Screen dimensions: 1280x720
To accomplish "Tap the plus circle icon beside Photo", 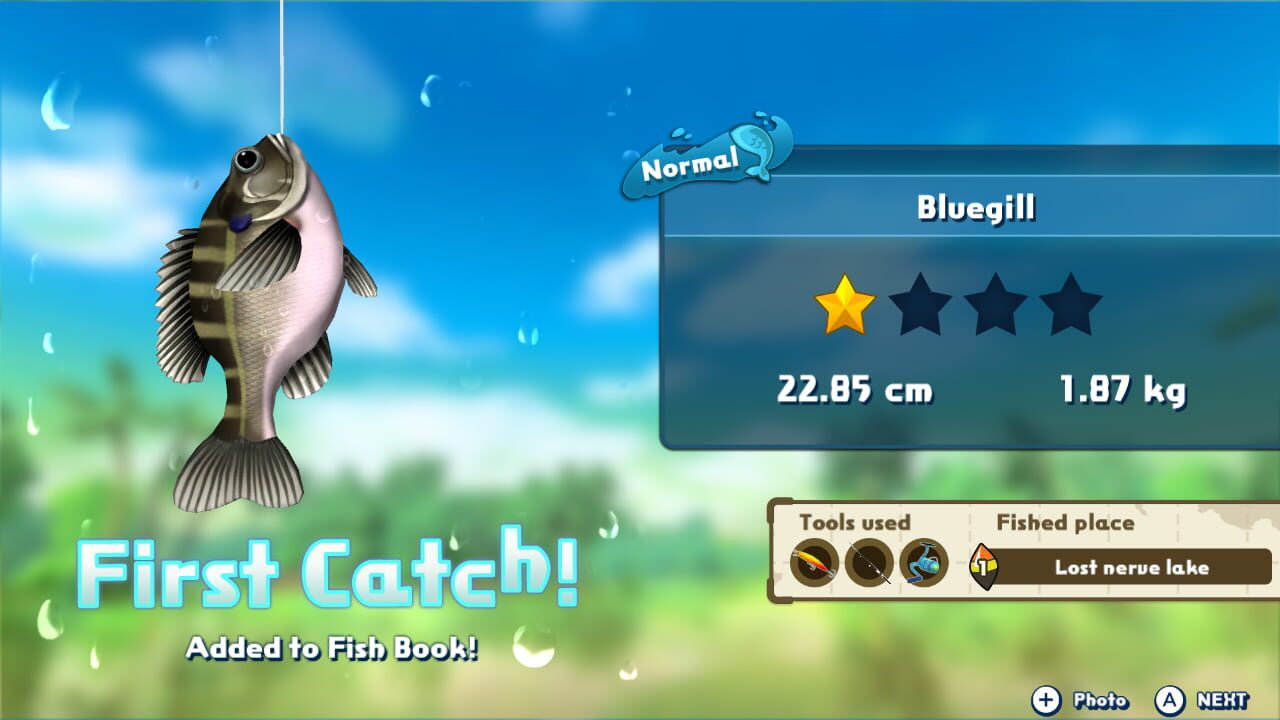I will [1049, 699].
